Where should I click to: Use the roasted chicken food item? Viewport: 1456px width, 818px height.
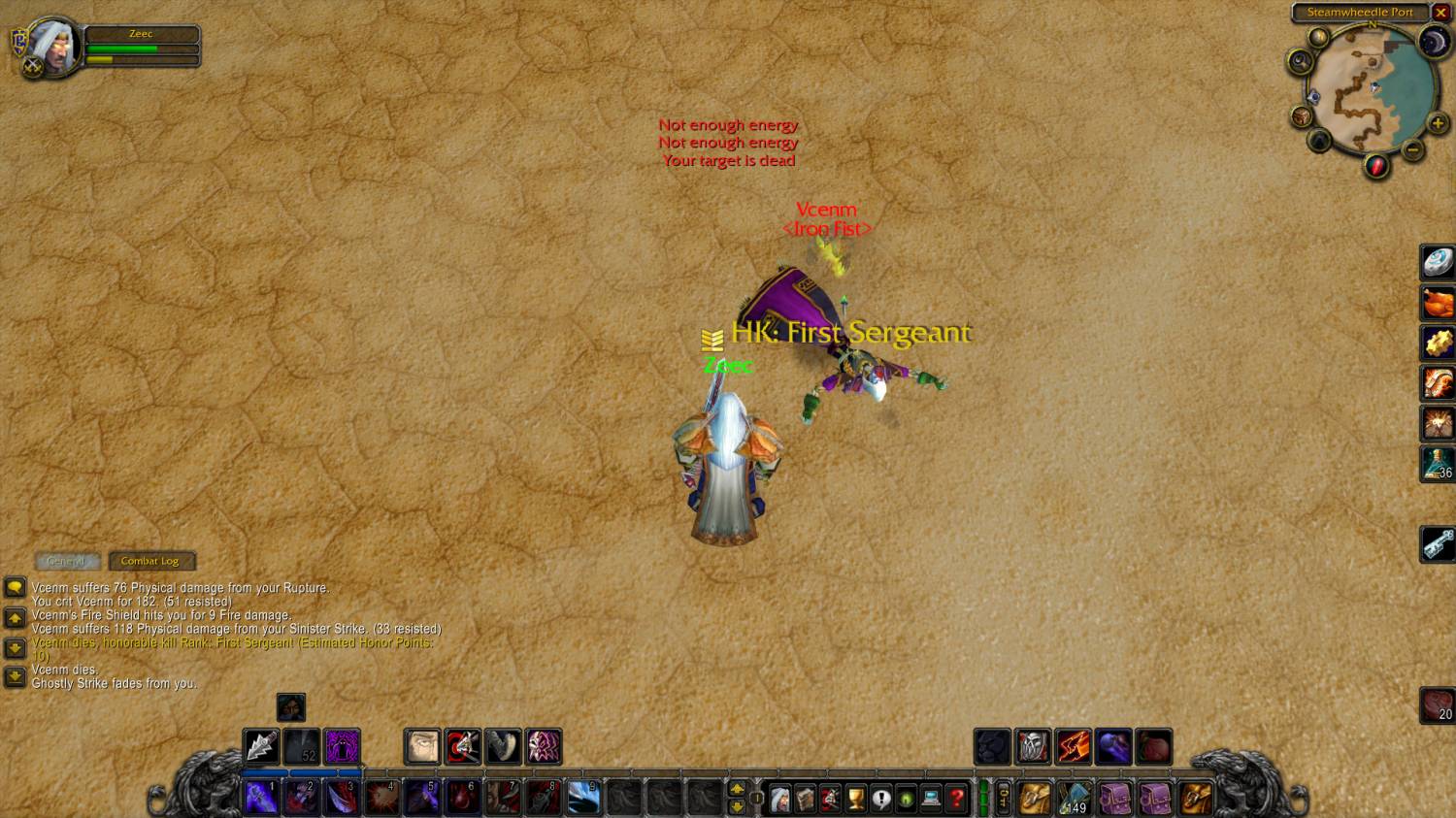tap(1438, 303)
